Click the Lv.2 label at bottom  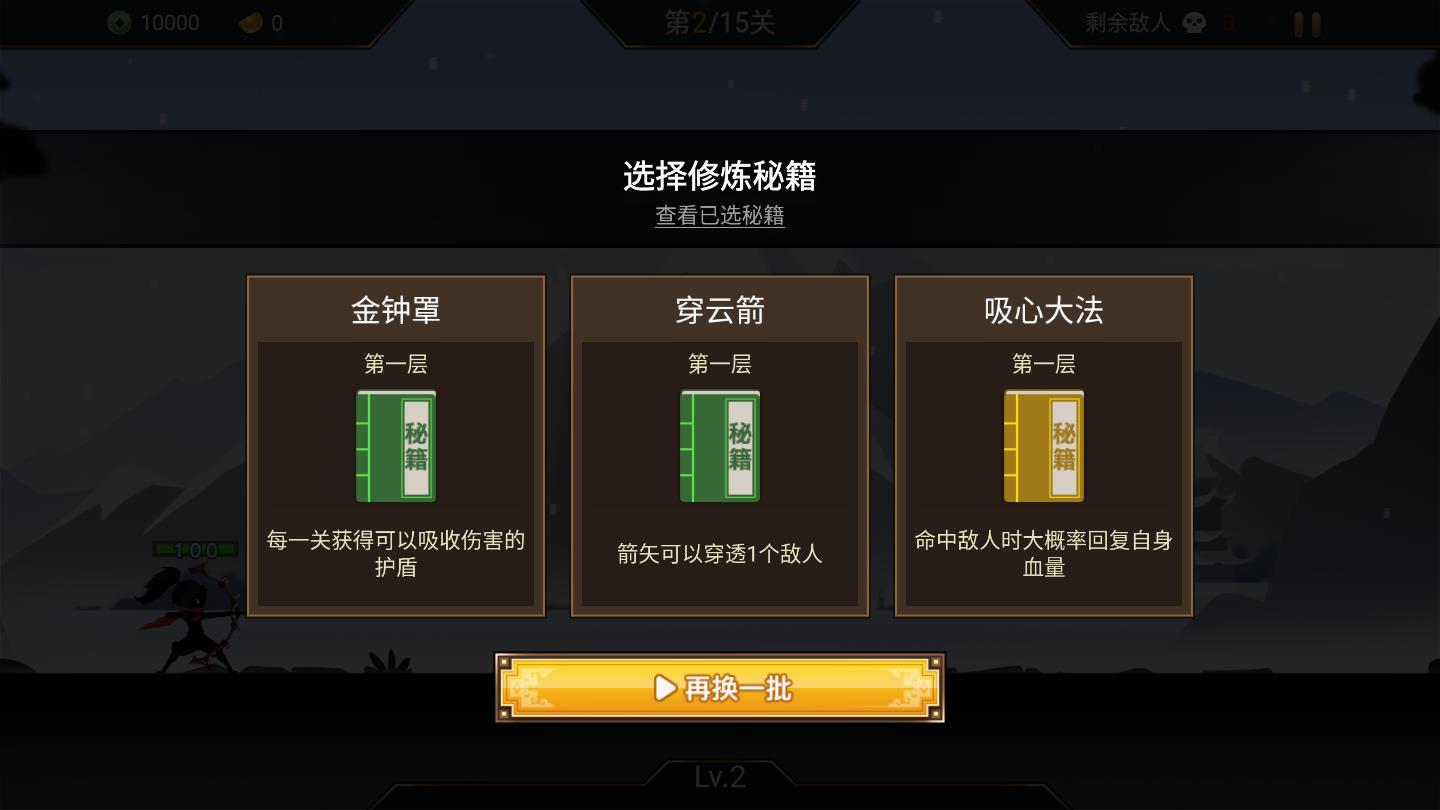point(719,778)
